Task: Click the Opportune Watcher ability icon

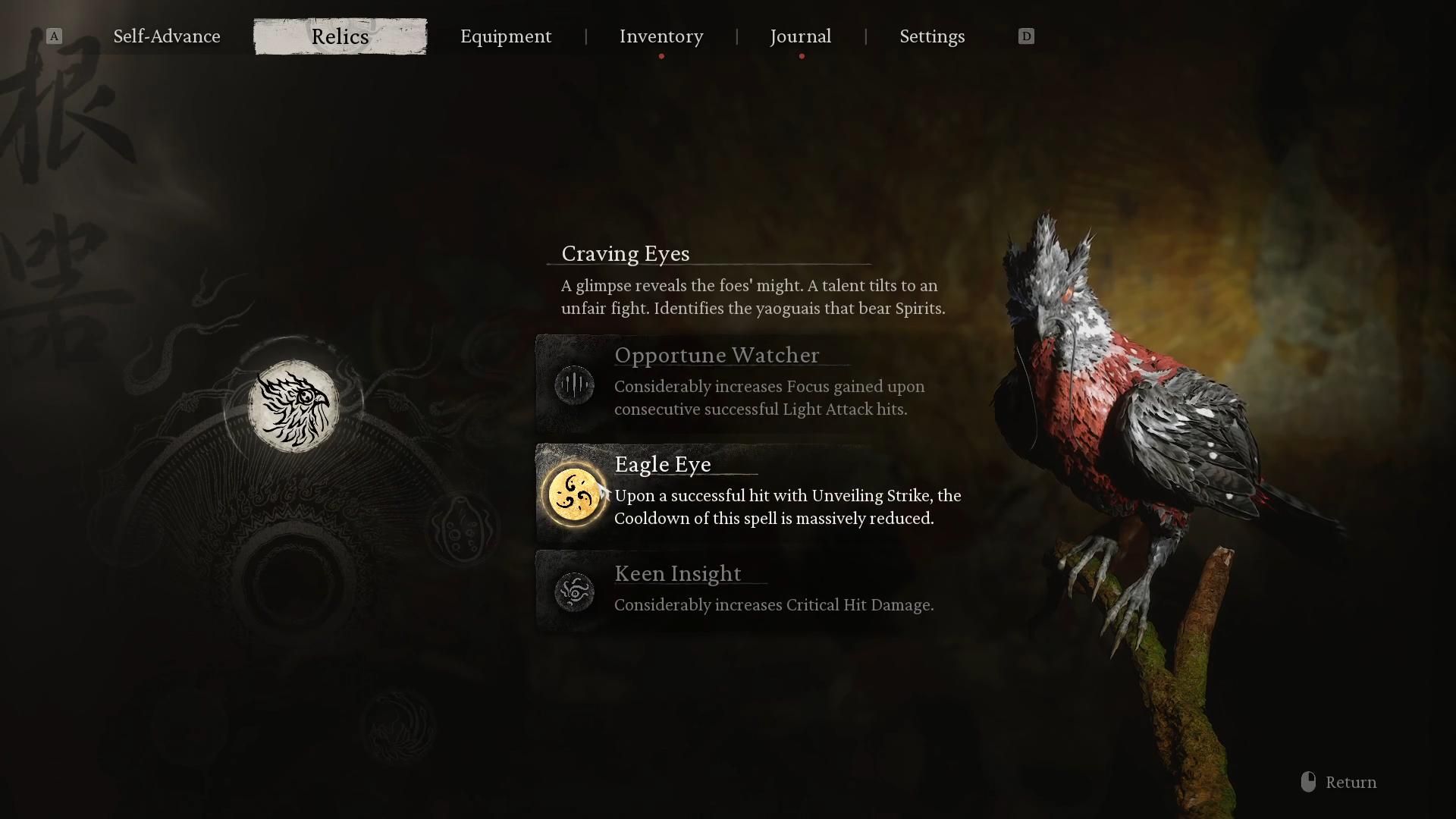Action: click(575, 384)
